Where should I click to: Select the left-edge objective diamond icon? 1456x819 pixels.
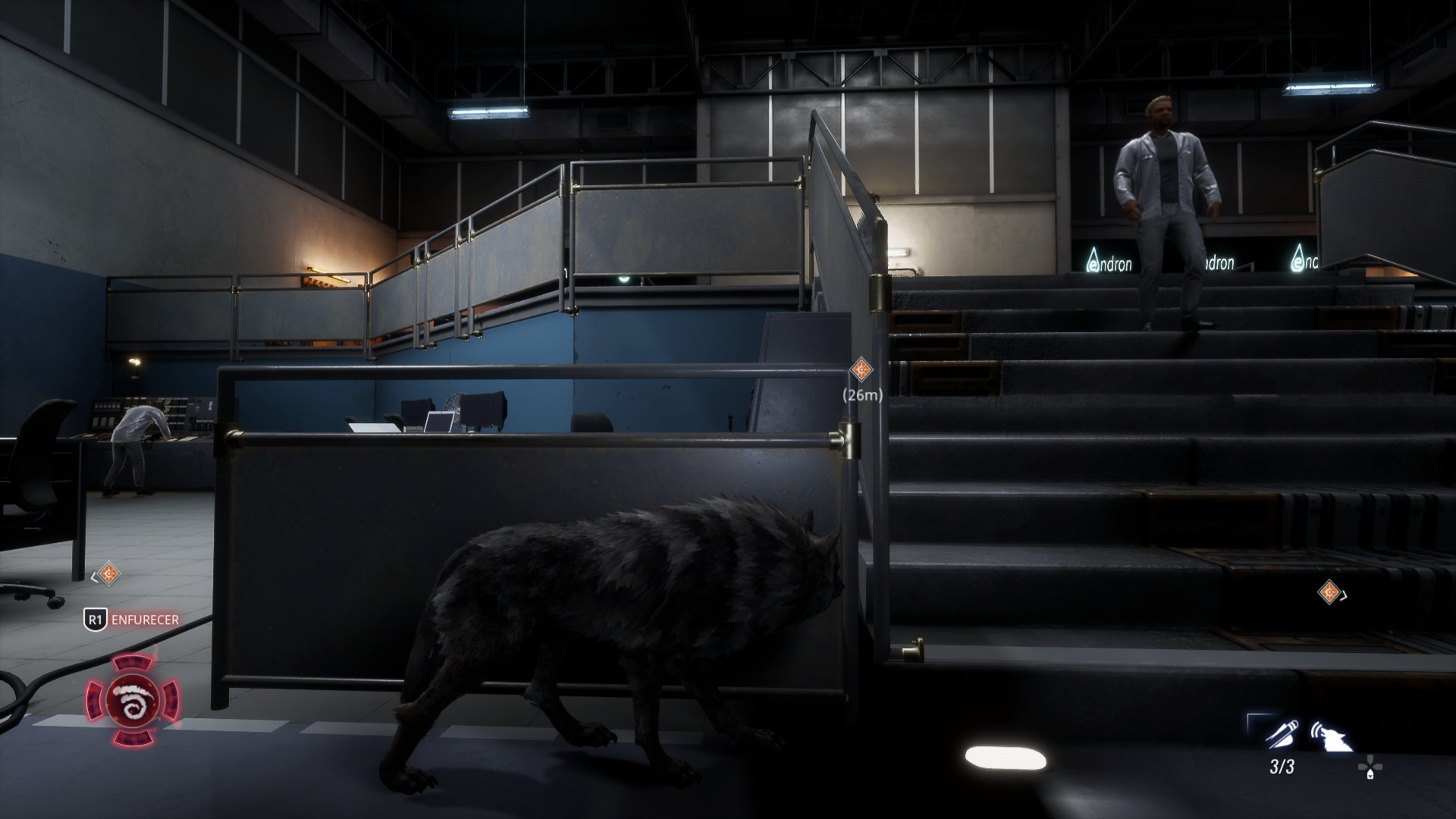pos(109,573)
